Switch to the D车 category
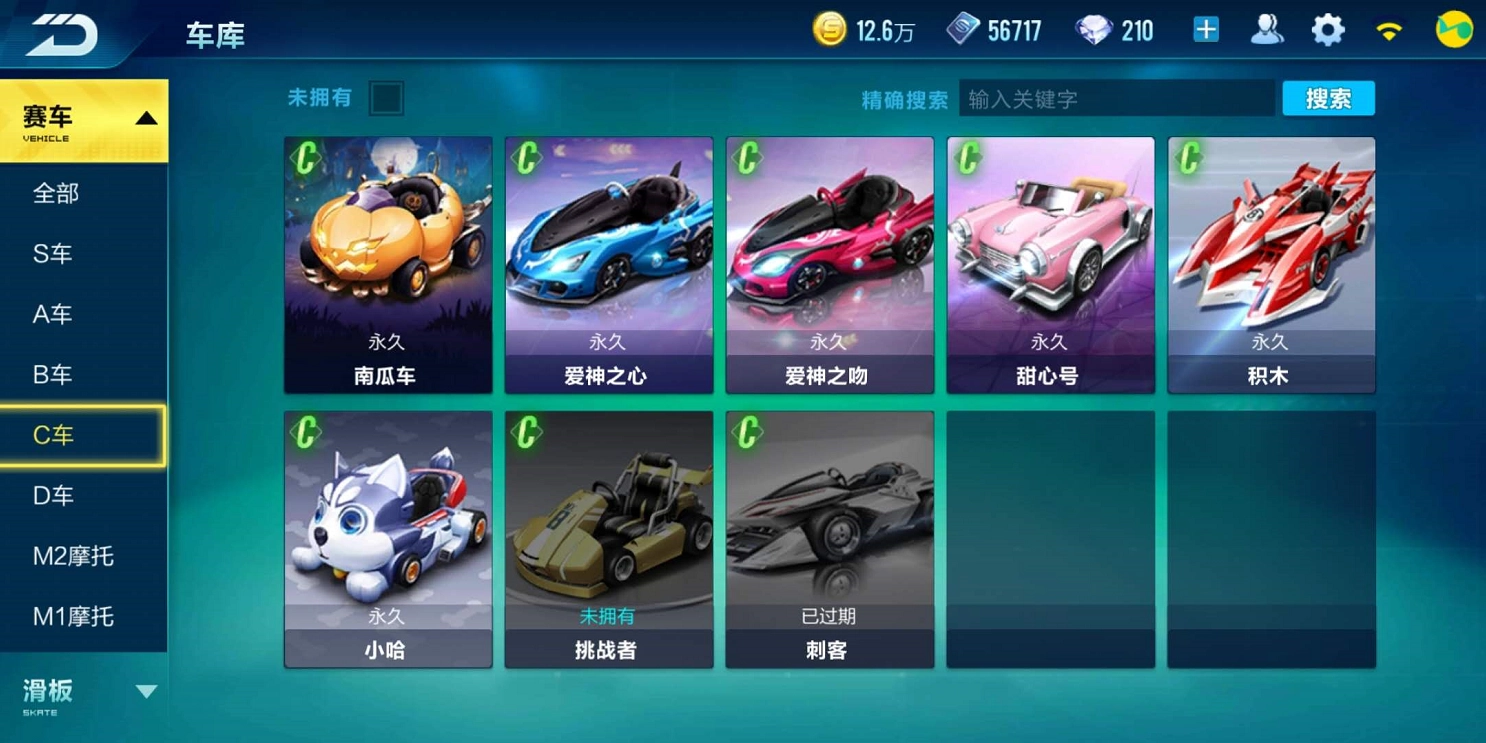The height and width of the screenshot is (743, 1486). [x=53, y=496]
